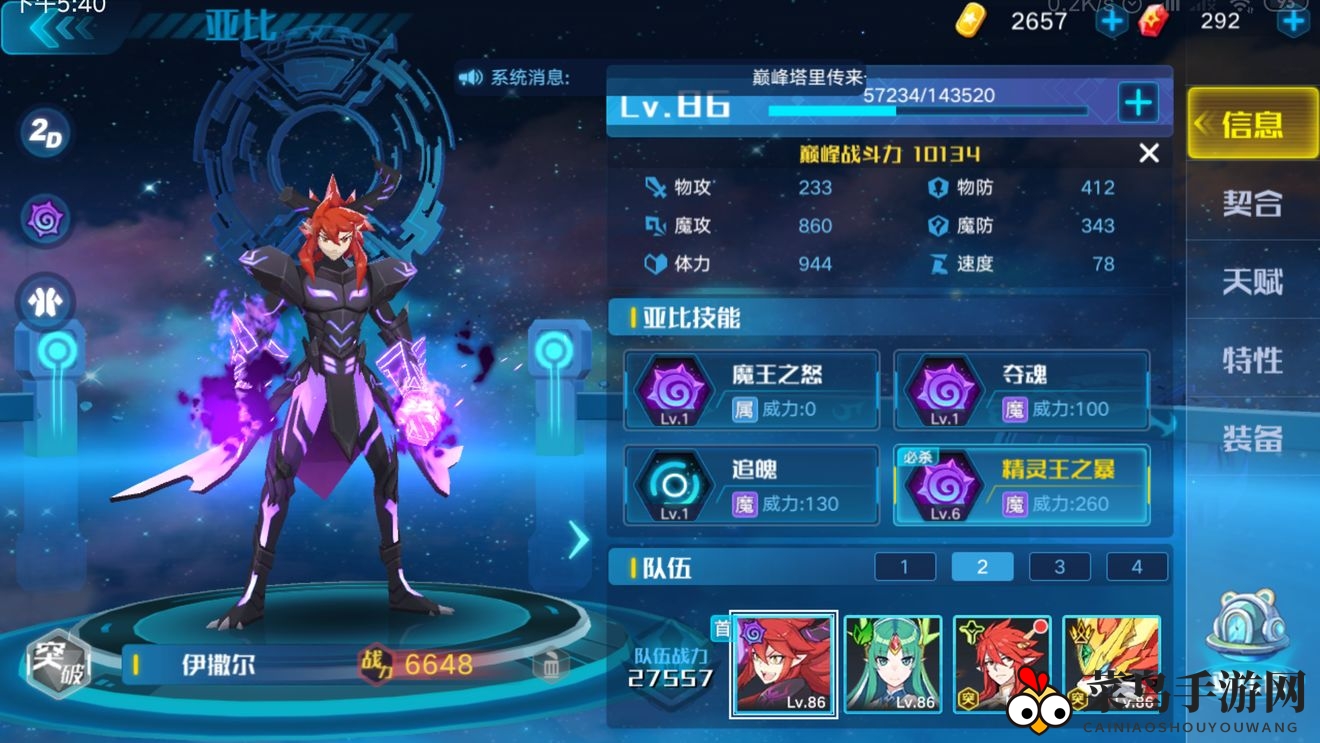Select 伊撒尔's leader portrait in the team
Viewport: 1320px width, 743px height.
pyautogui.click(x=782, y=664)
